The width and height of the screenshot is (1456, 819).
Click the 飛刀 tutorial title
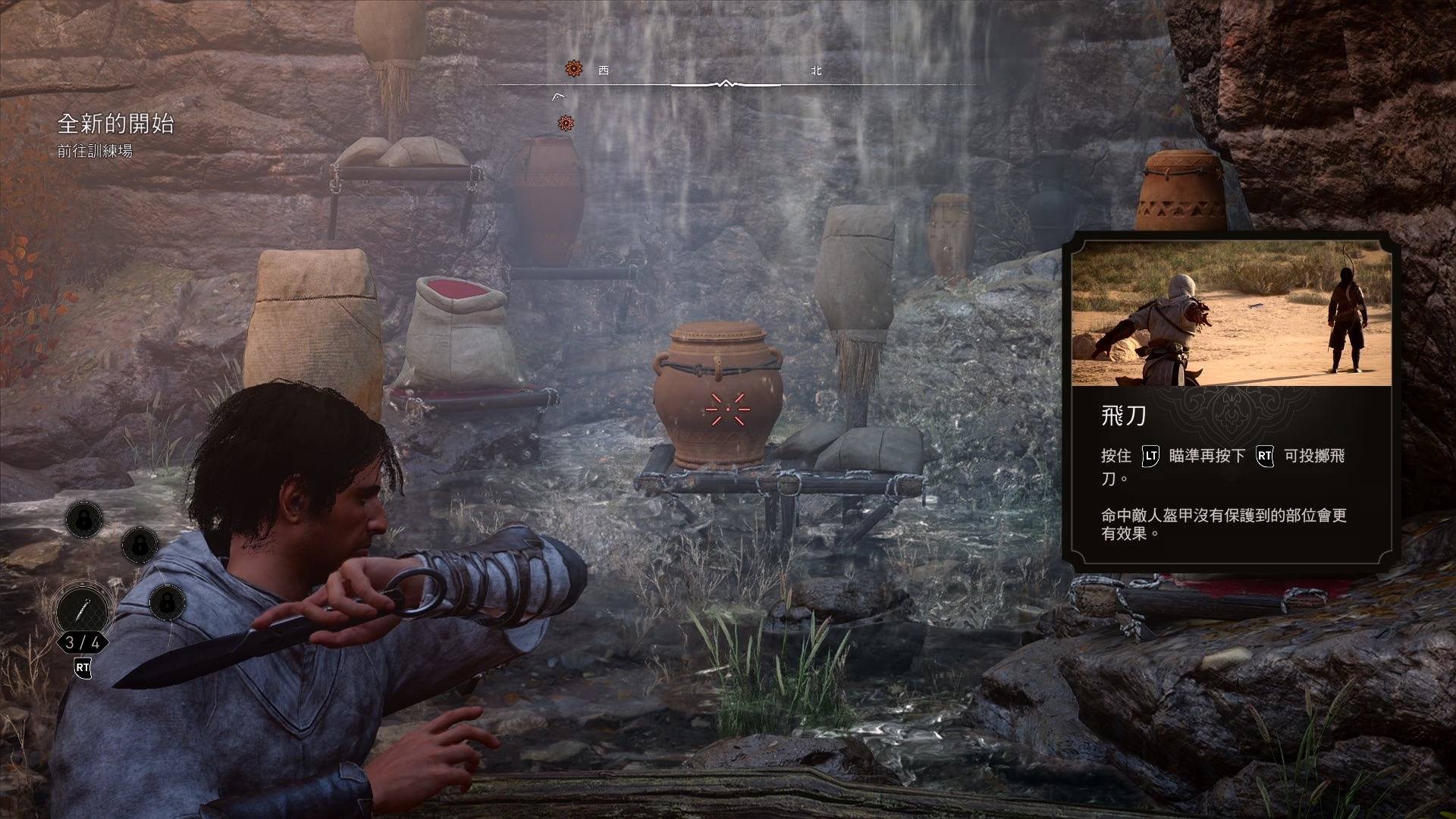point(1123,416)
